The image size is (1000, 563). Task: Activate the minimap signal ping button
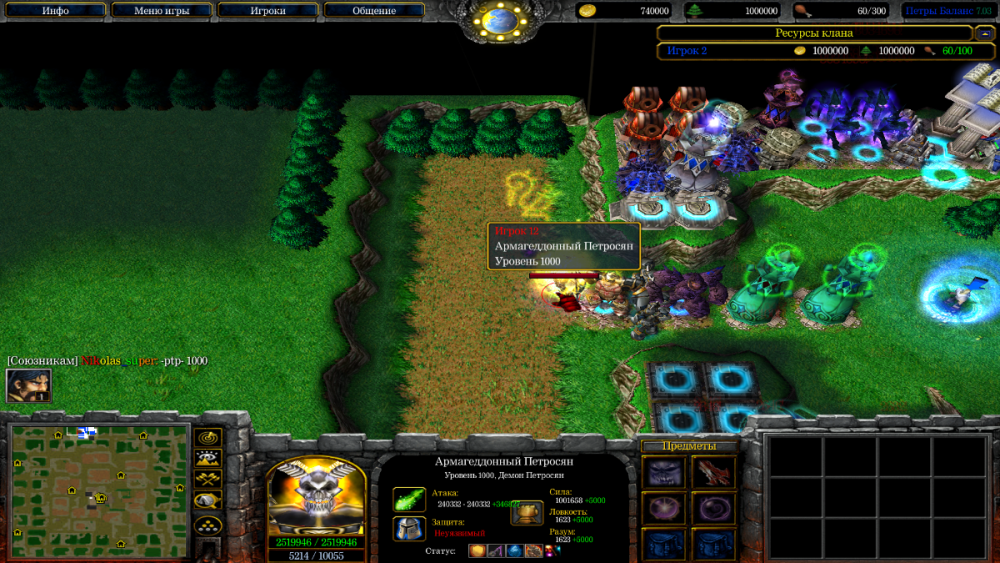click(208, 438)
